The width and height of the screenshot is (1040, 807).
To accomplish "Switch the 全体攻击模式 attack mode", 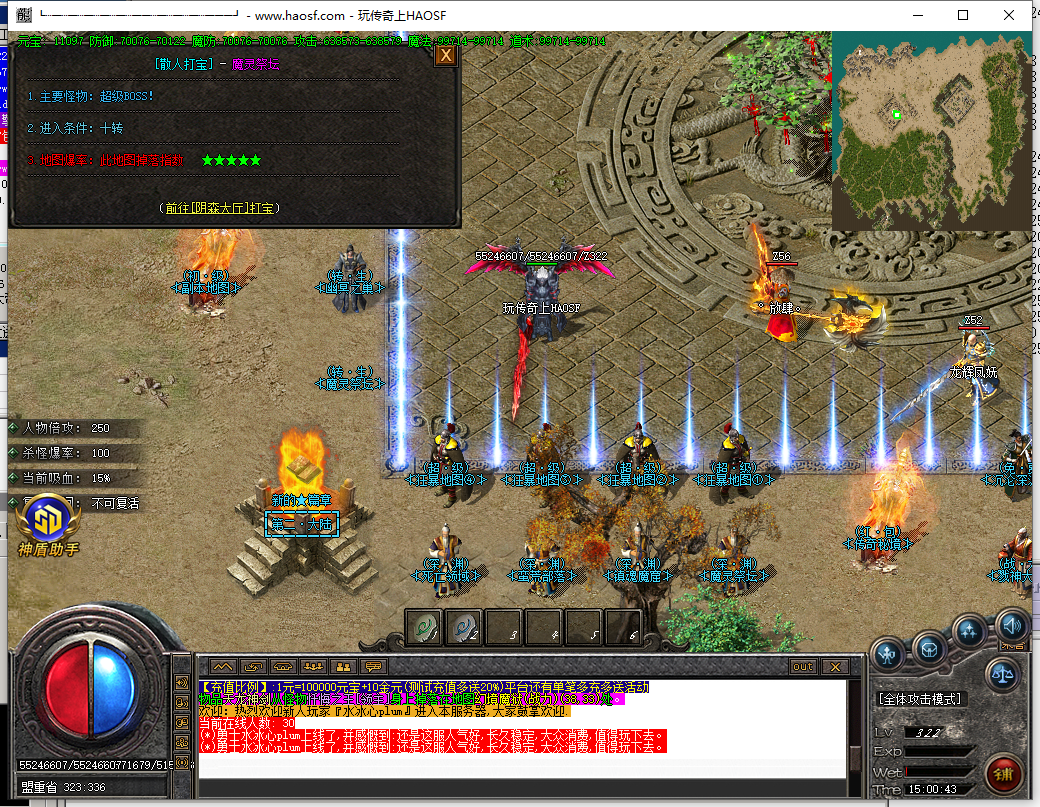I will pyautogui.click(x=919, y=699).
